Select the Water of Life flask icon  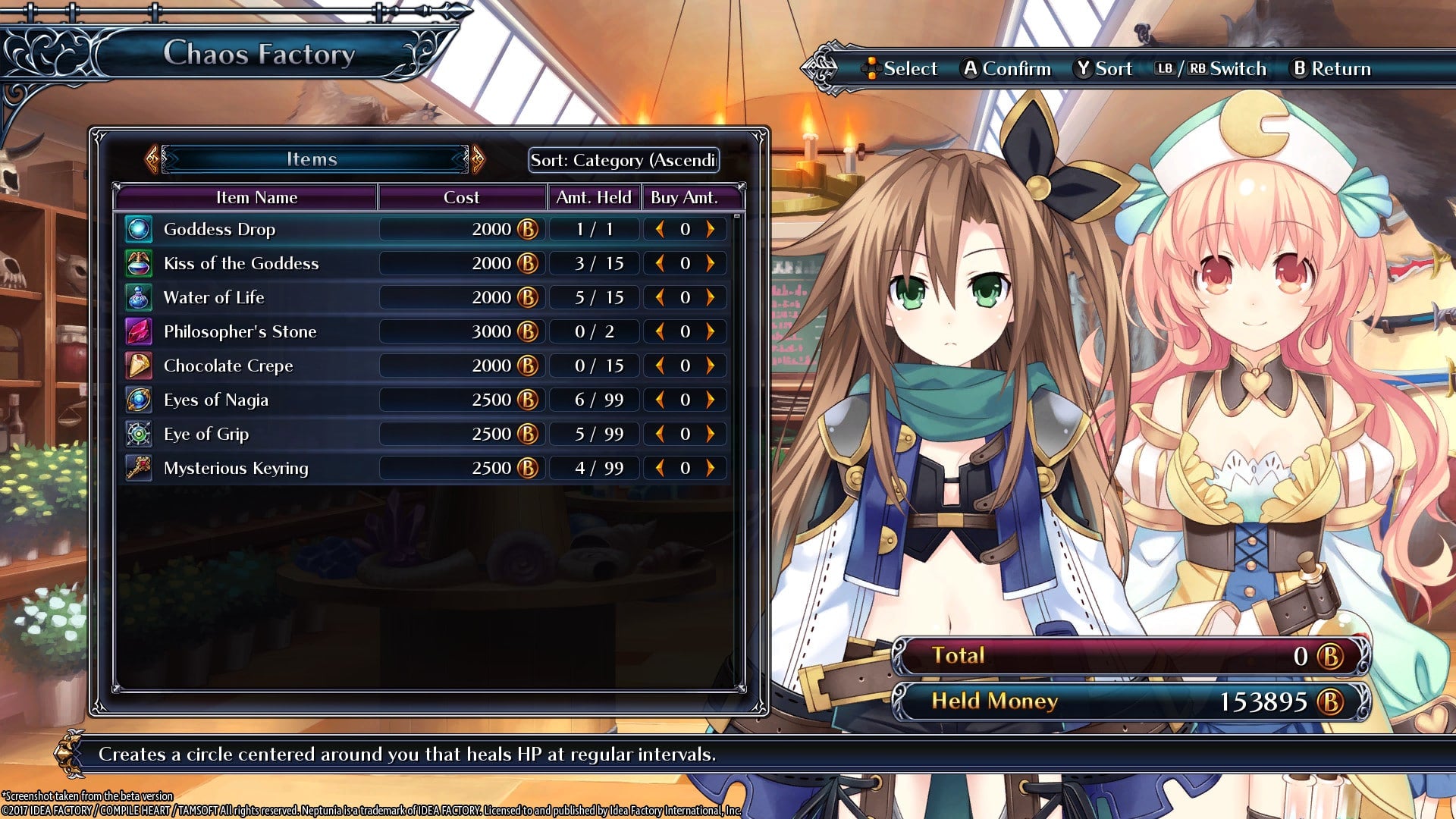pos(139,297)
